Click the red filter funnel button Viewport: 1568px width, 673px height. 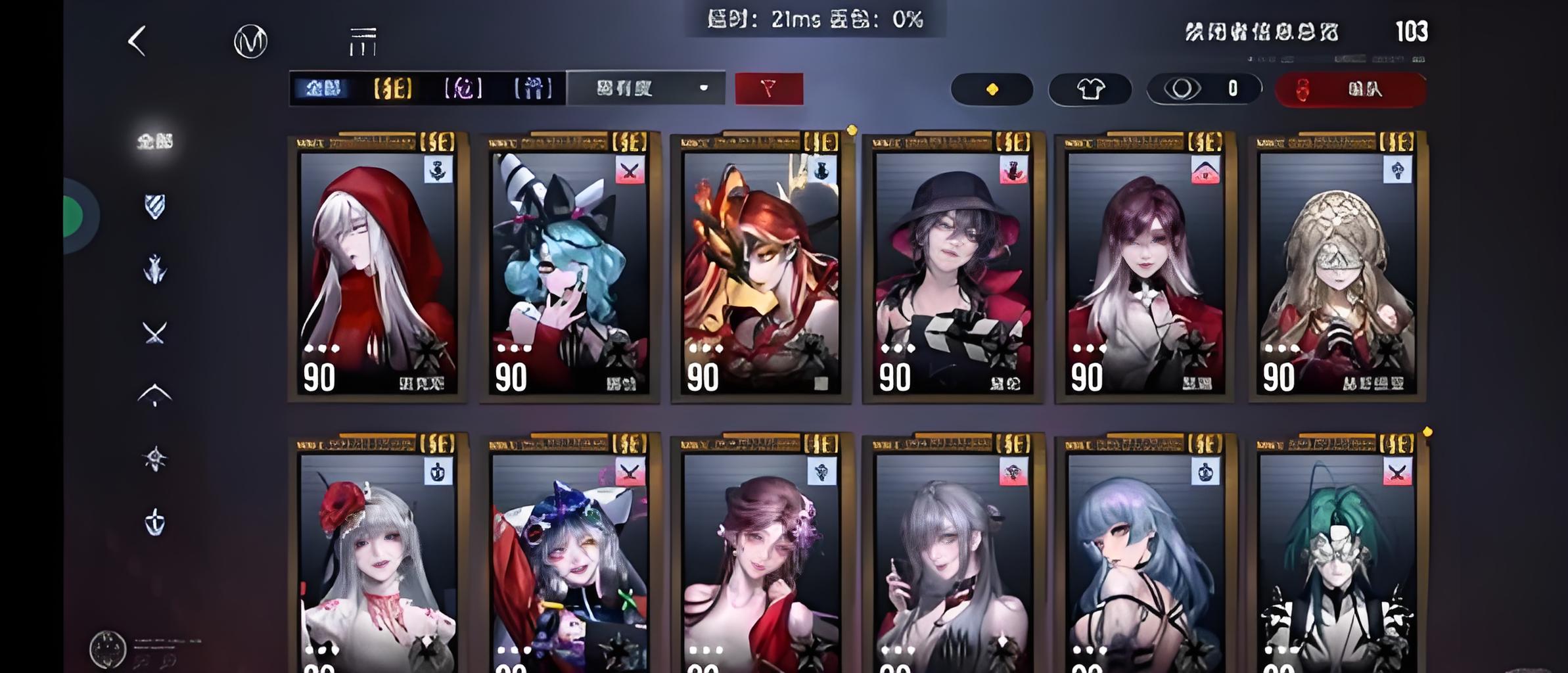[768, 88]
